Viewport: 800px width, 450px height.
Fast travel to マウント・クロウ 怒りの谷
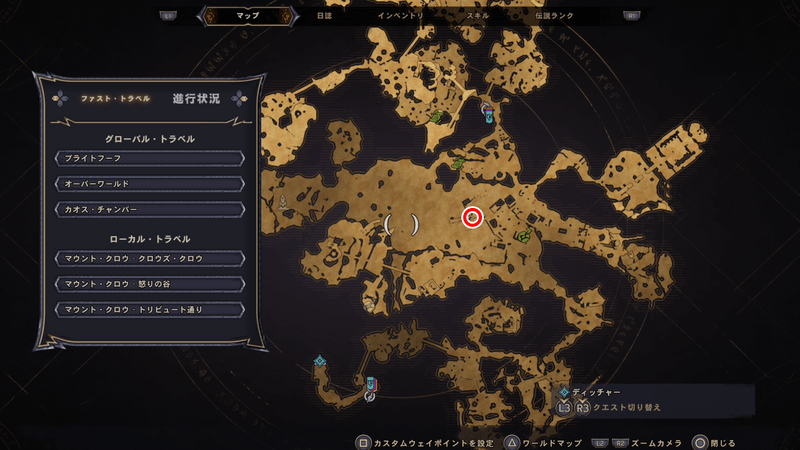point(150,284)
